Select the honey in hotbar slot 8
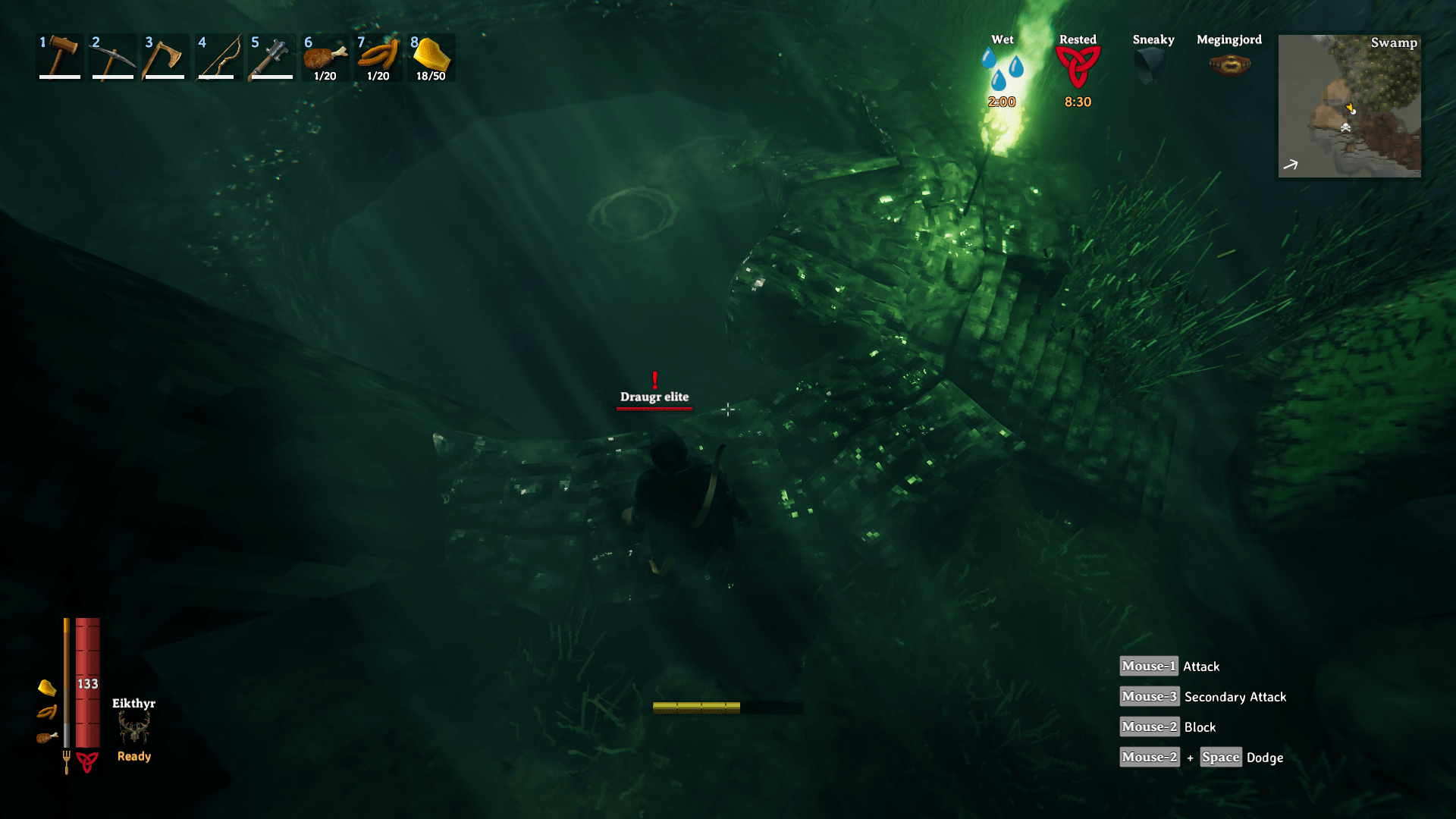This screenshot has width=1456, height=819. (431, 57)
